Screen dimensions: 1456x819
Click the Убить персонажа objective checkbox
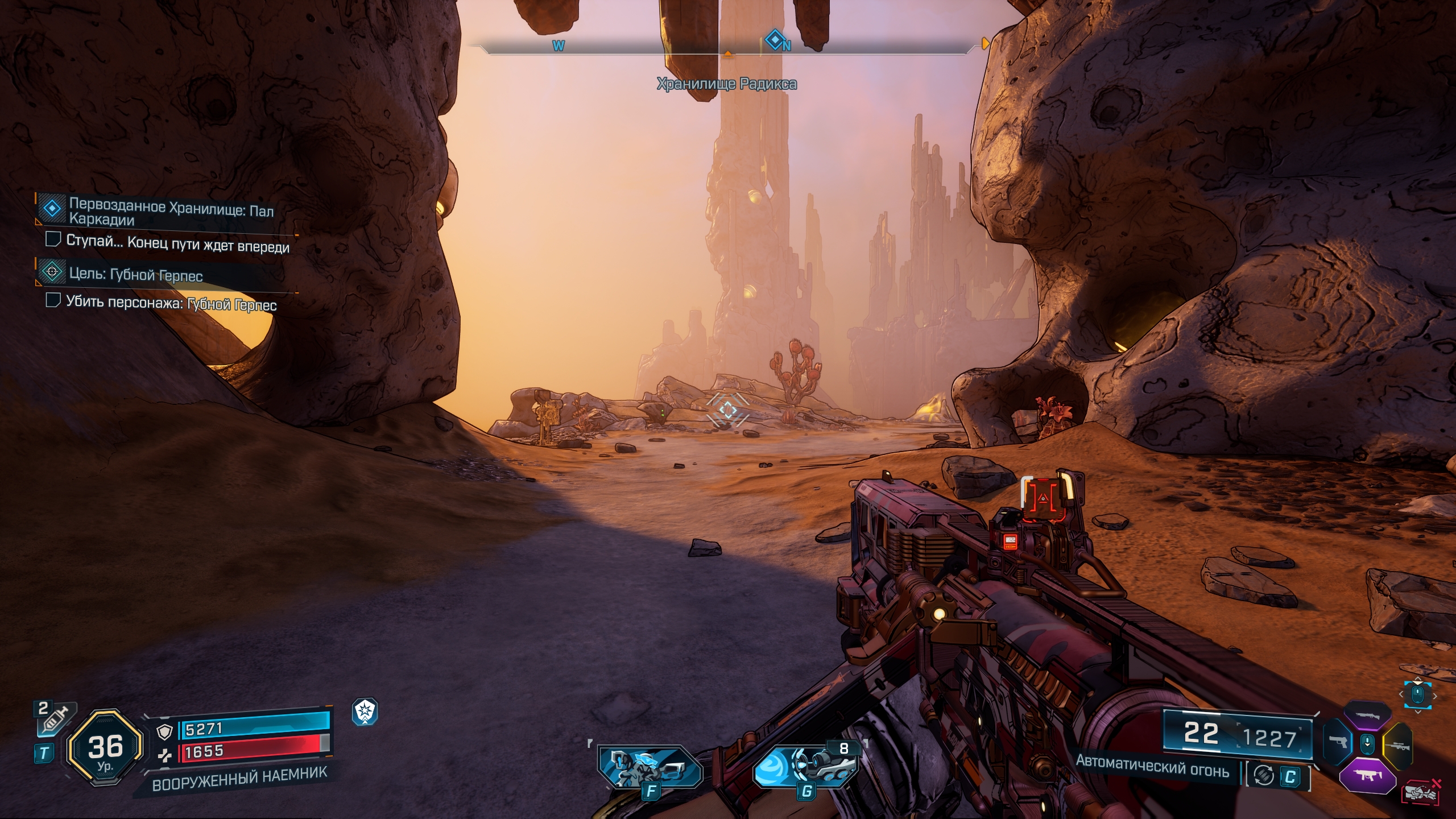[53, 300]
